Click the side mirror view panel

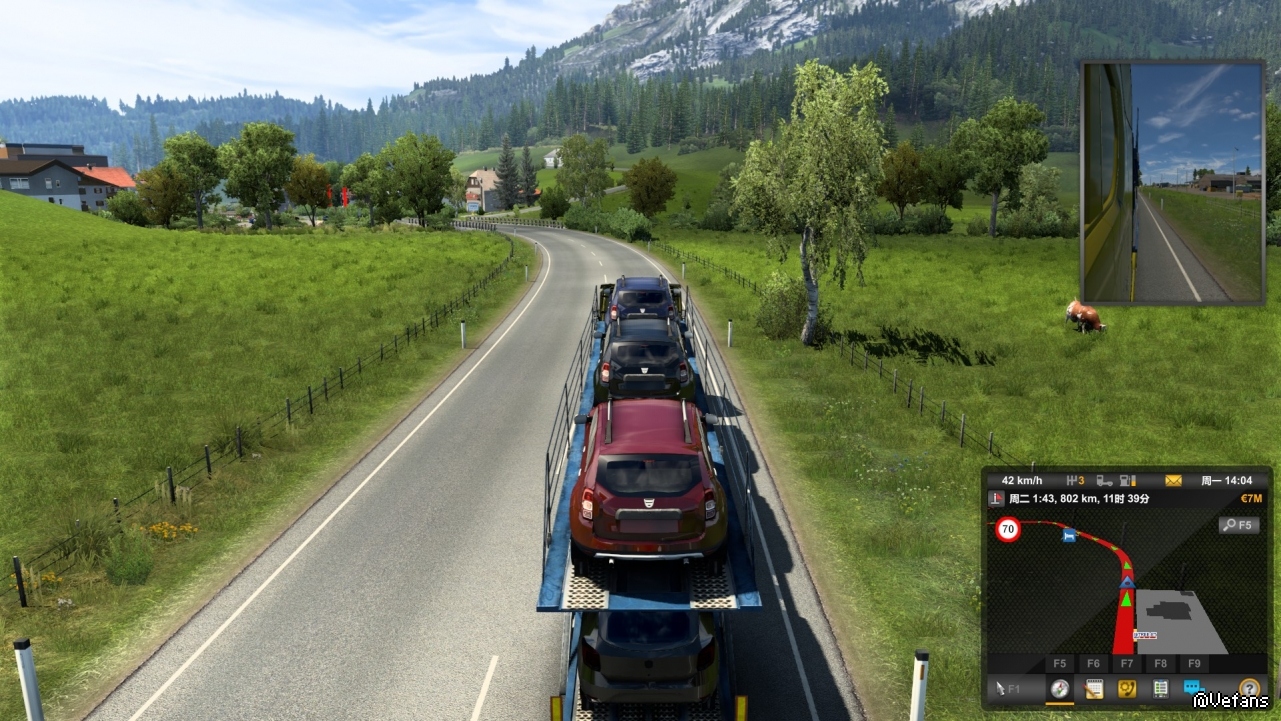[1172, 182]
